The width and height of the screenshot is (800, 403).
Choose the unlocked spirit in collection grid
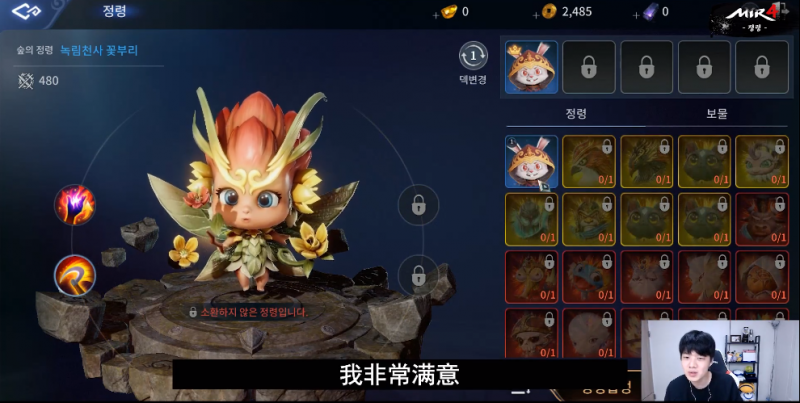[532, 162]
